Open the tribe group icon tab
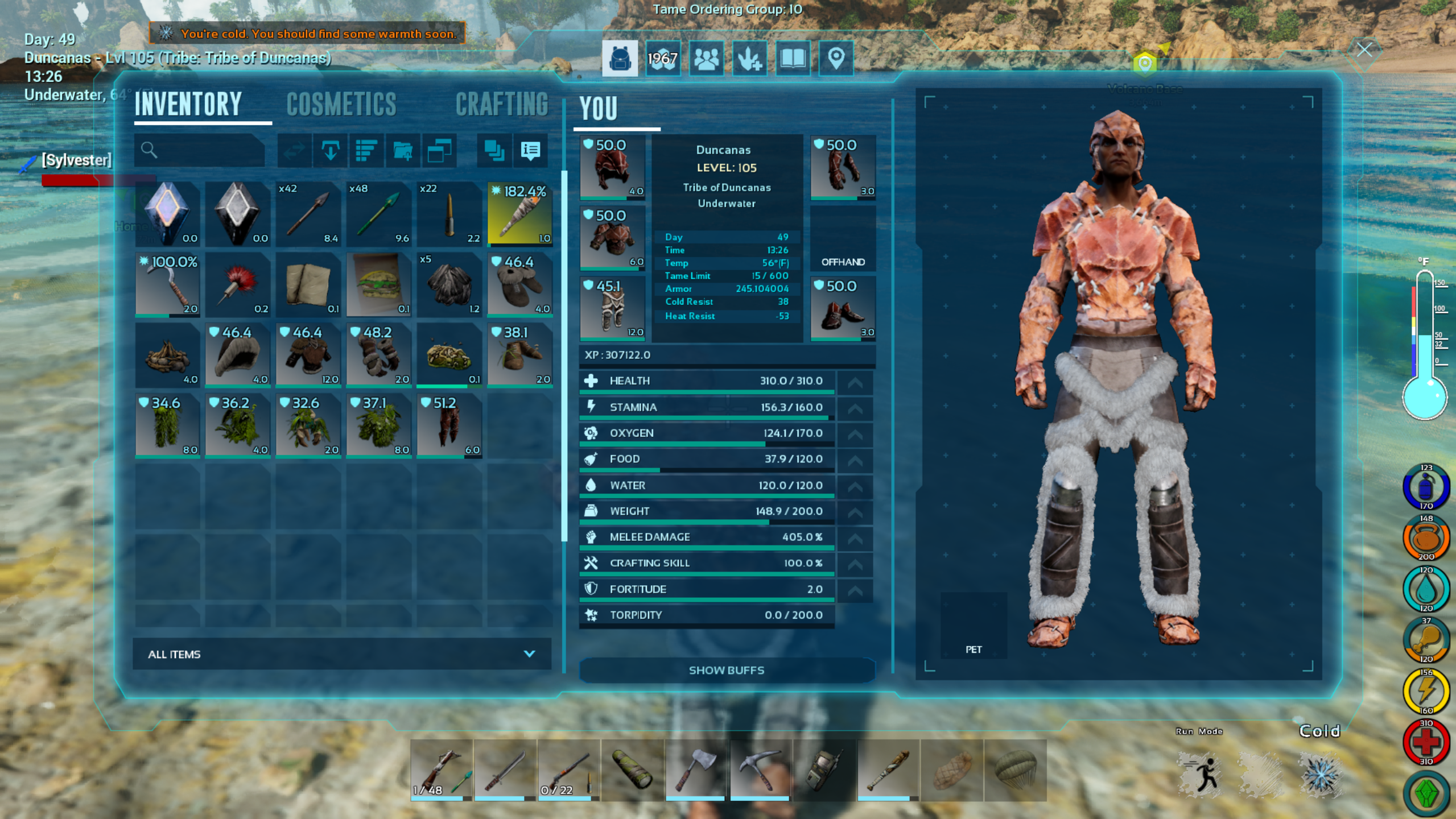Screen dimensions: 1456x819 706,58
